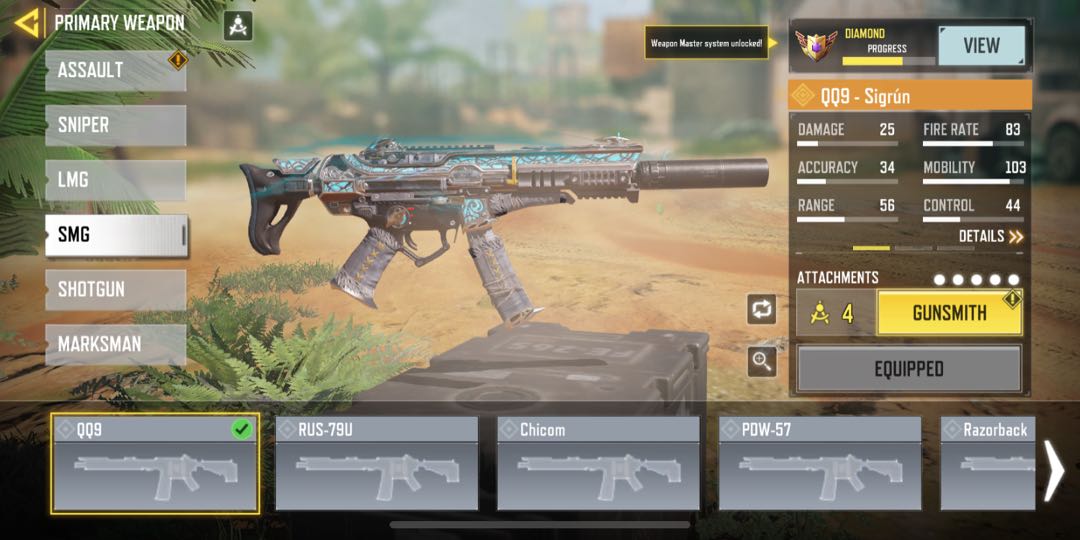Choose the SMG category tab
This screenshot has height=540, width=1080.
(x=115, y=235)
